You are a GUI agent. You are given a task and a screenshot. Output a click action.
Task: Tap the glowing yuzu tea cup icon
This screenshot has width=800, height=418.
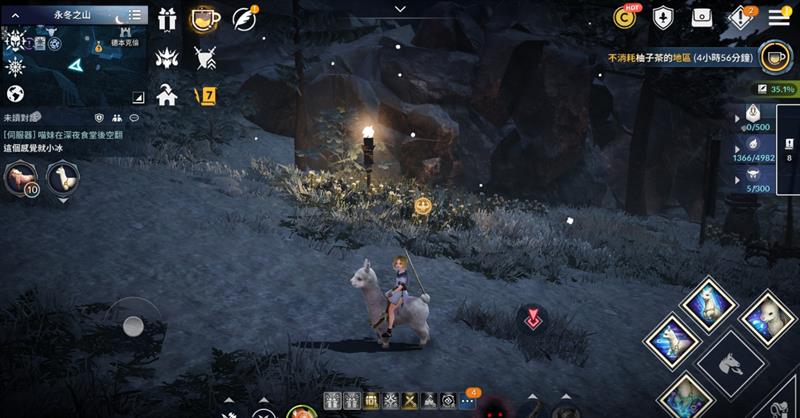205,18
